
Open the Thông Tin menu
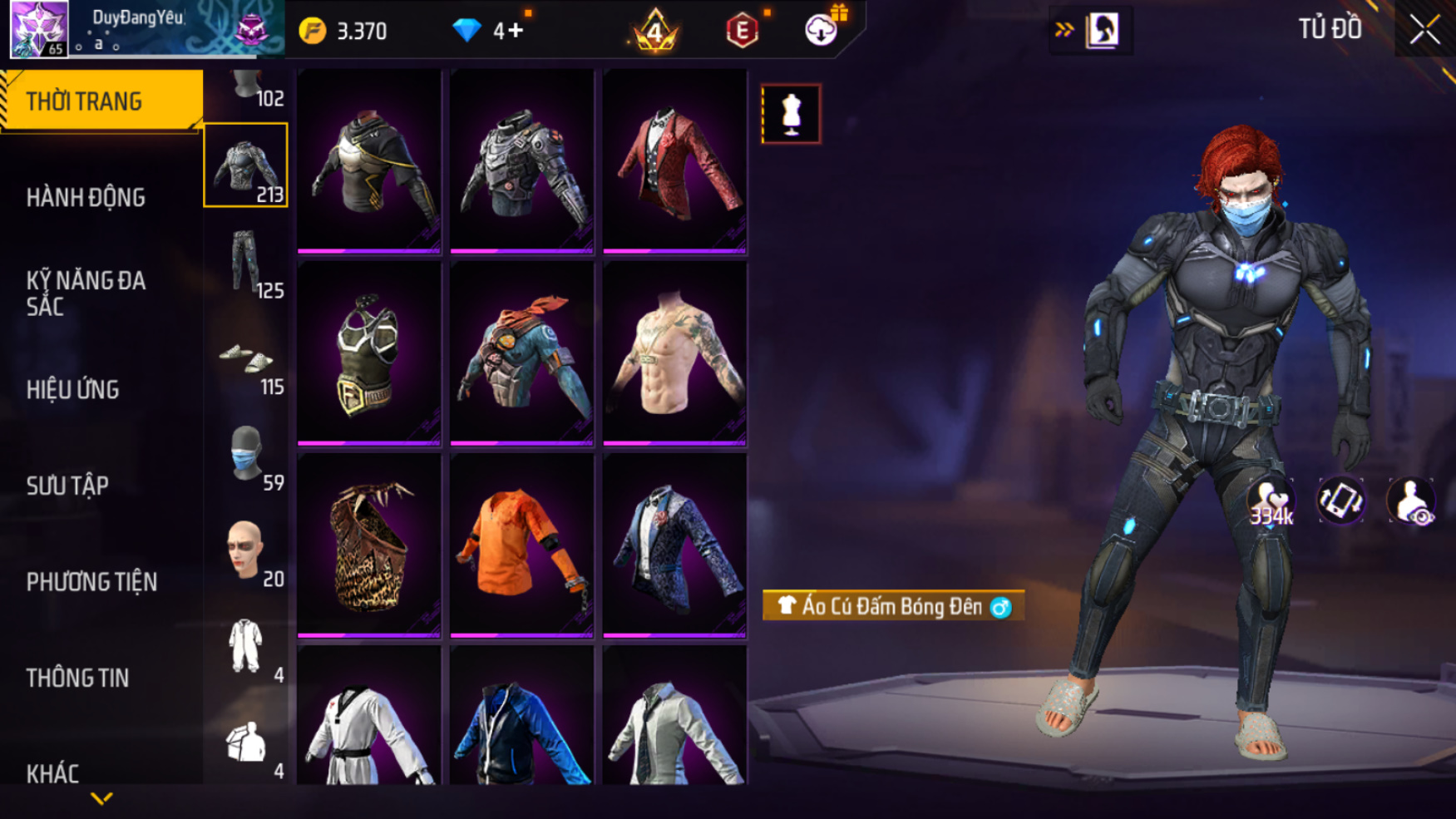pyautogui.click(x=77, y=678)
